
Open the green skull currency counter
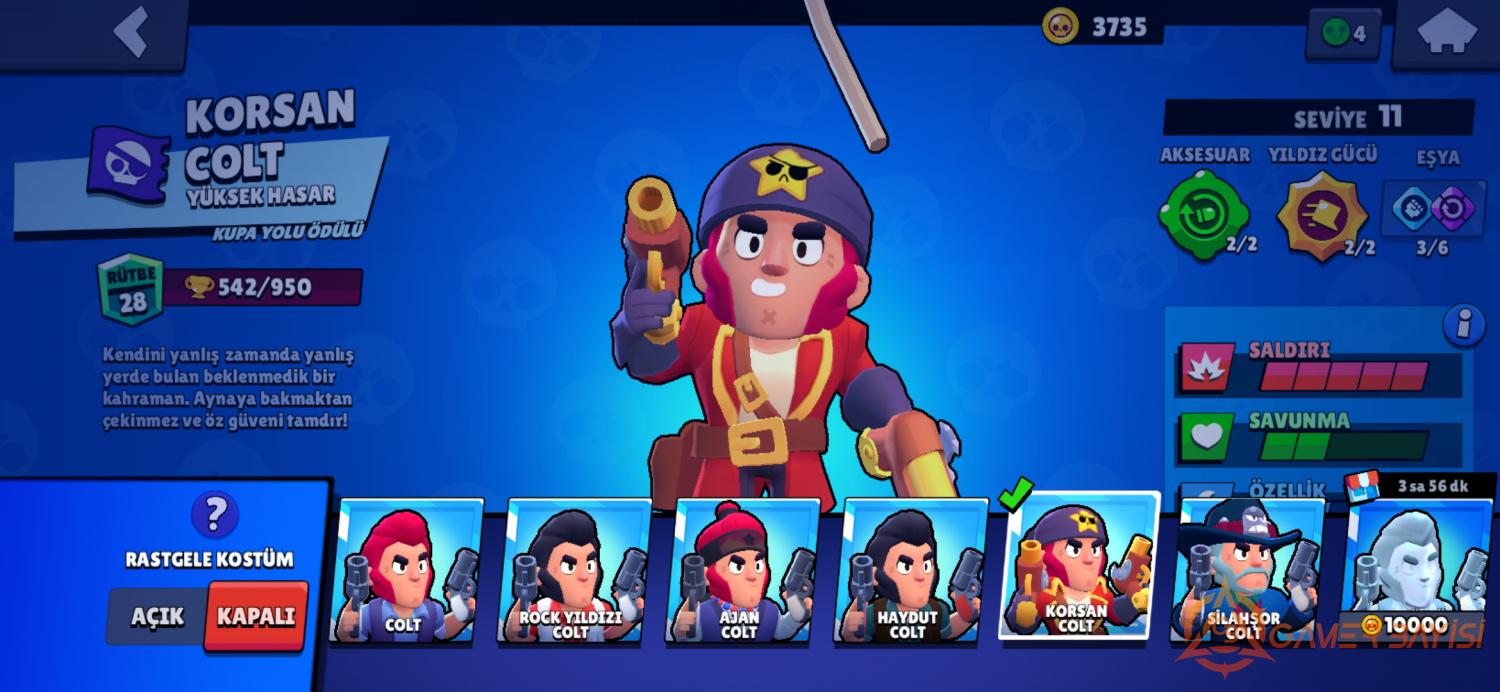(x=1343, y=33)
